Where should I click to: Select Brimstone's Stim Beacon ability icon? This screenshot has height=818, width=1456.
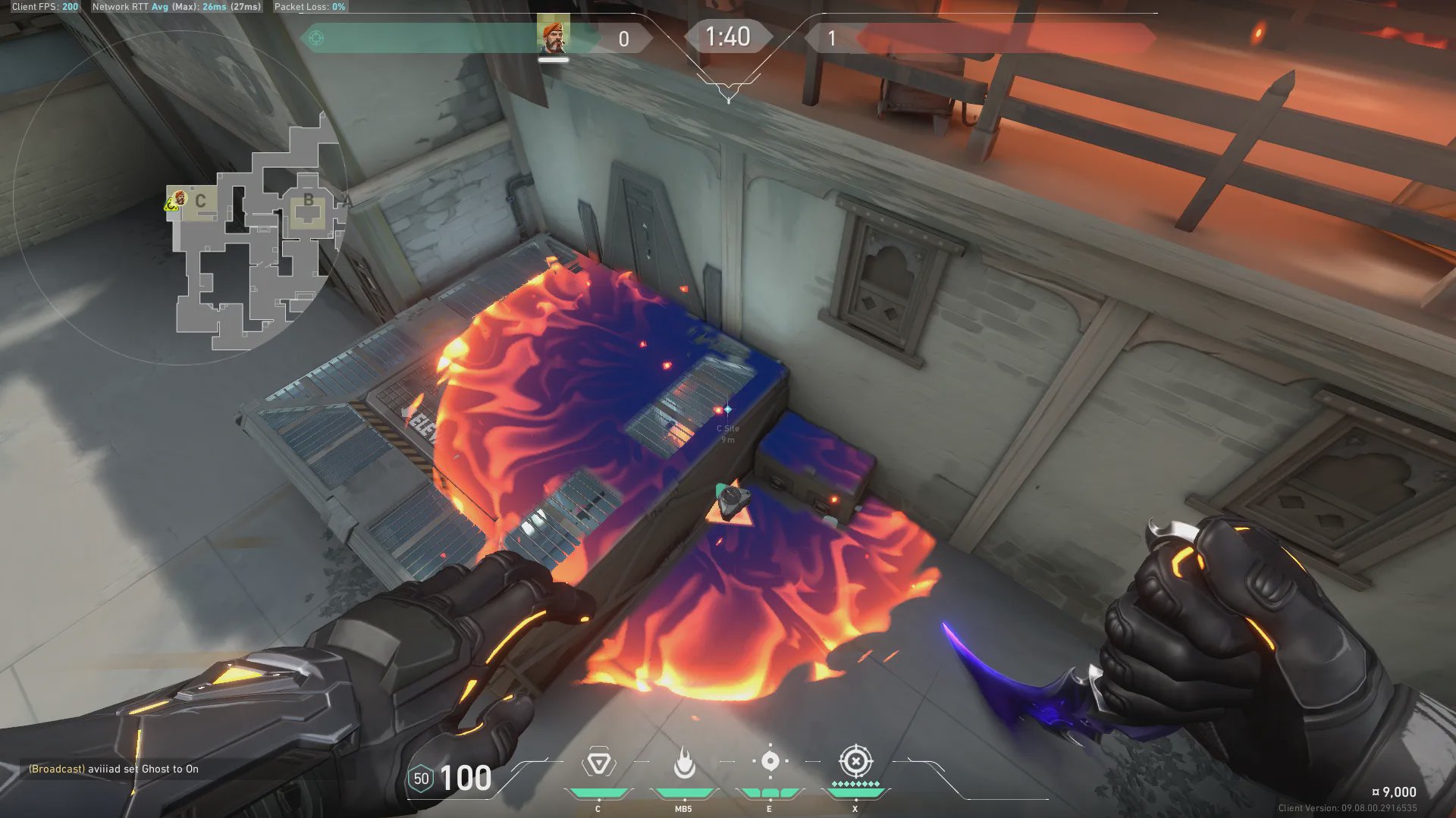point(598,763)
